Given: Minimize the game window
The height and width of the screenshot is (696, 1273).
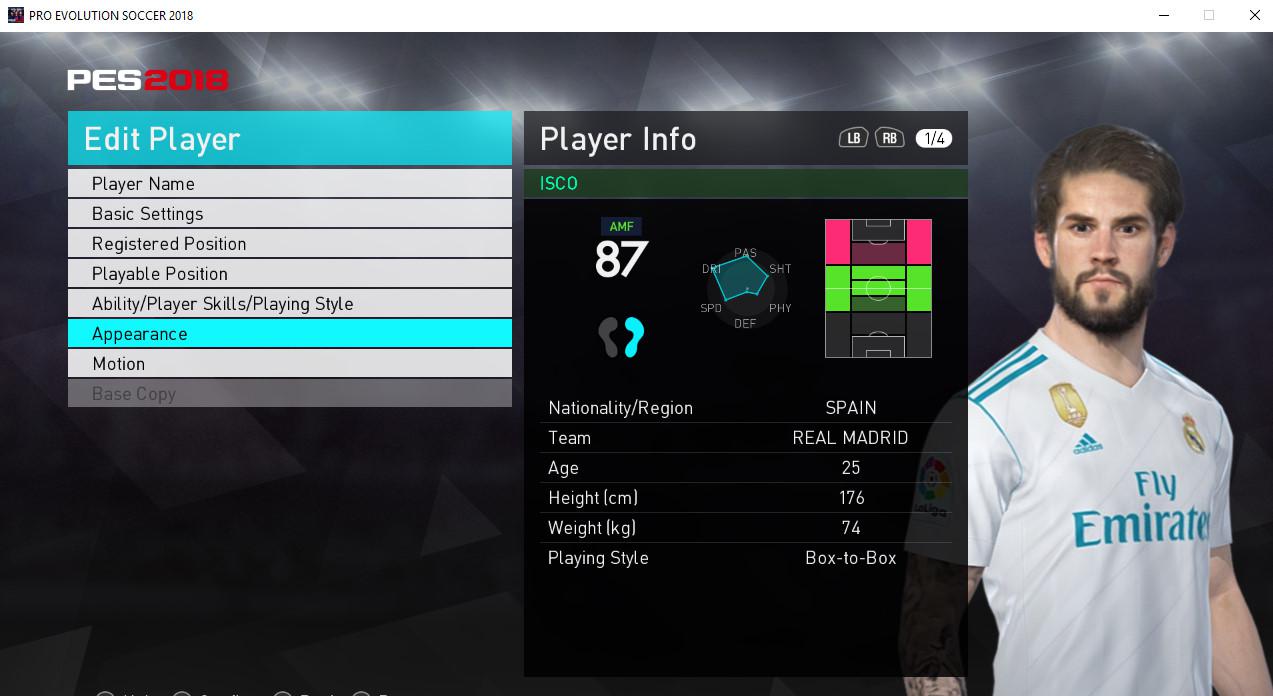Looking at the screenshot, I should [1164, 15].
